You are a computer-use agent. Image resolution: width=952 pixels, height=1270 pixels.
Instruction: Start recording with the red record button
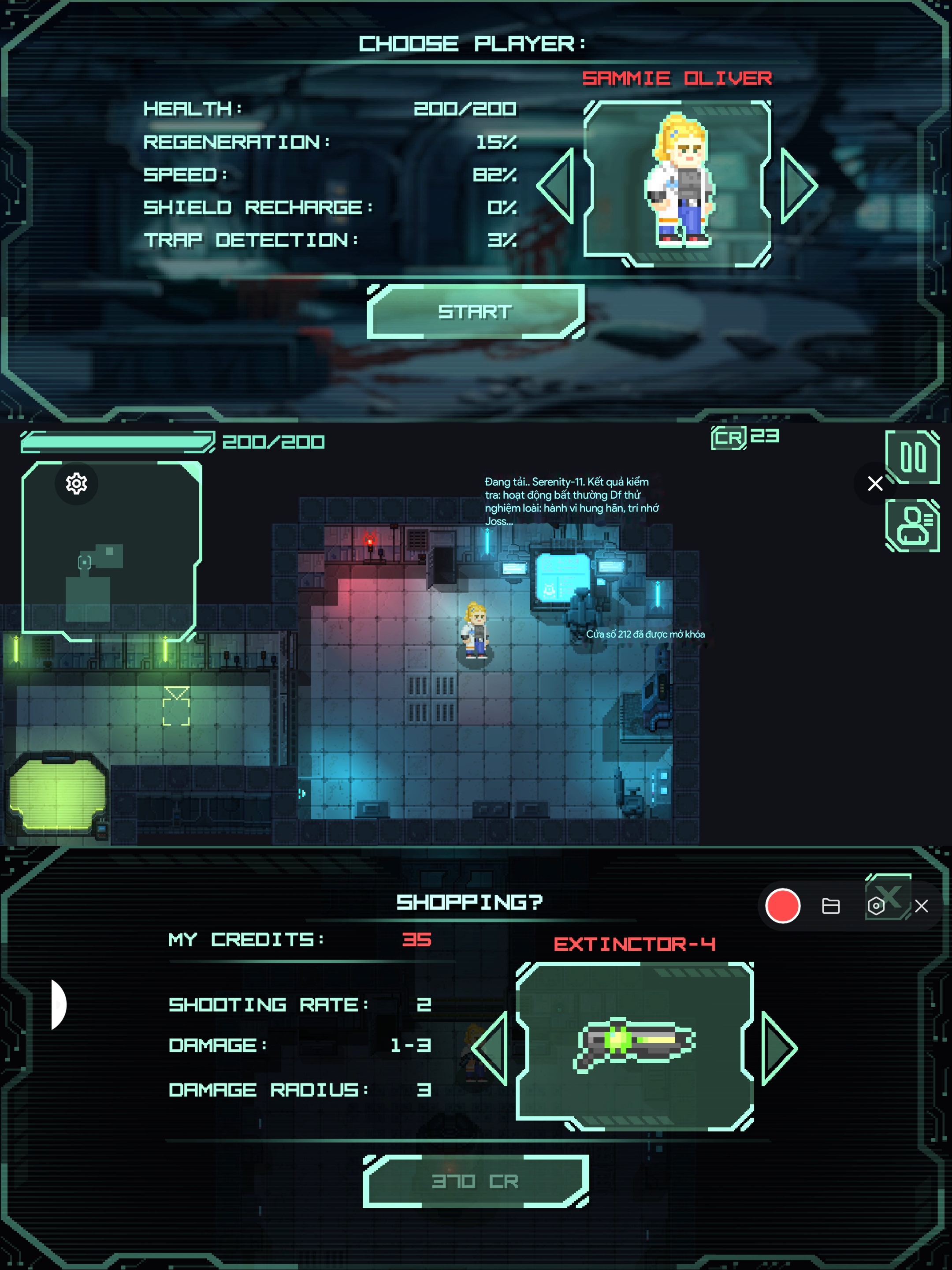pyautogui.click(x=783, y=906)
